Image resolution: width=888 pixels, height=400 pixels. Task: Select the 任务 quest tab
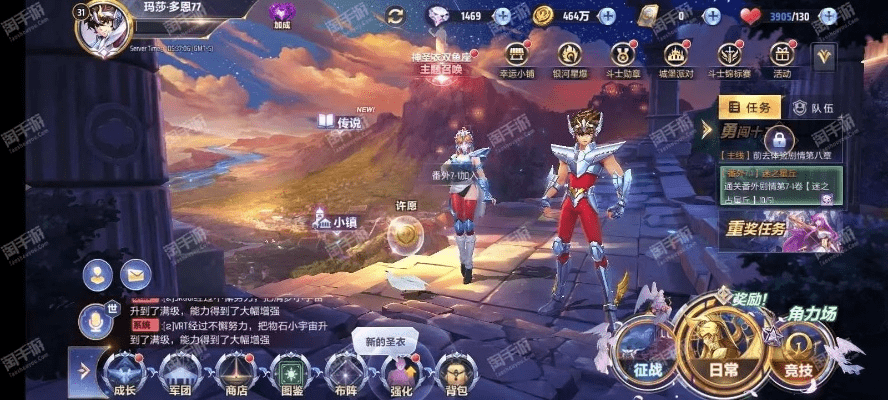750,108
